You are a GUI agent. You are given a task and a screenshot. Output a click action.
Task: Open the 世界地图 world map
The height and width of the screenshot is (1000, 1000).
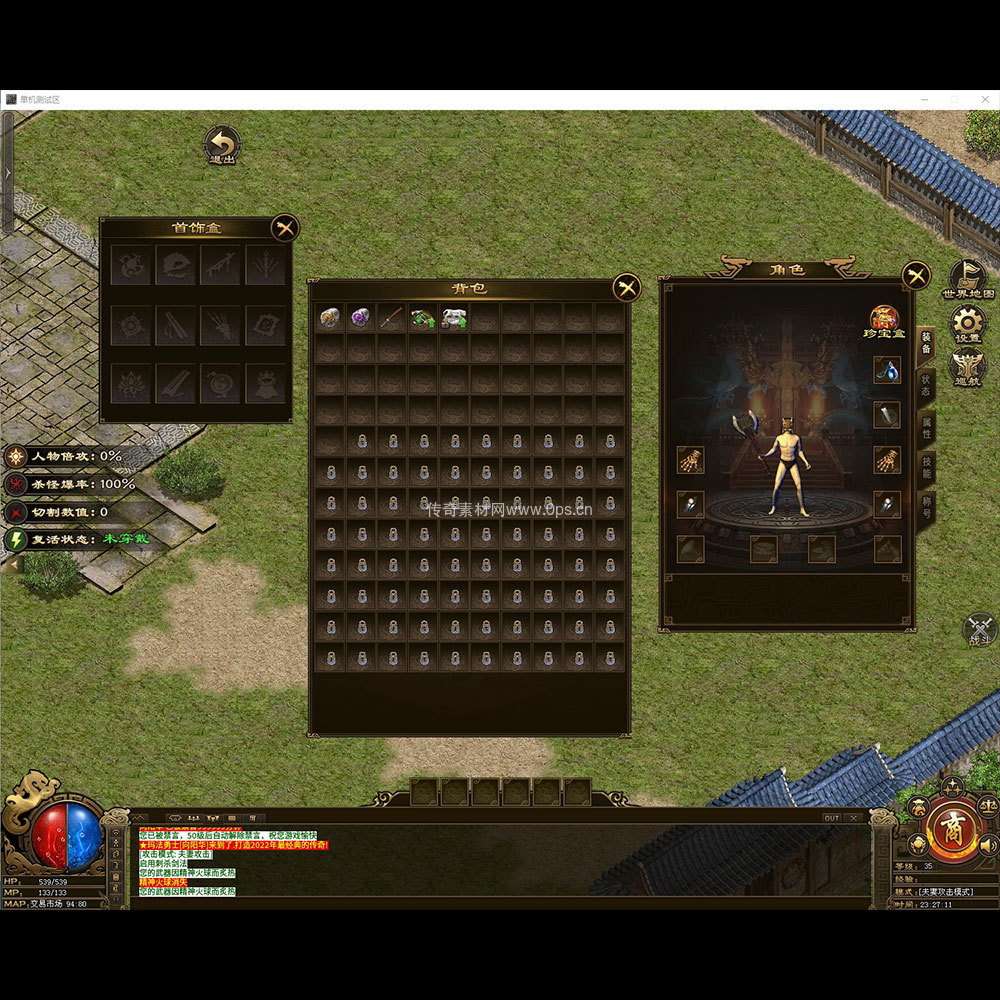pos(968,279)
